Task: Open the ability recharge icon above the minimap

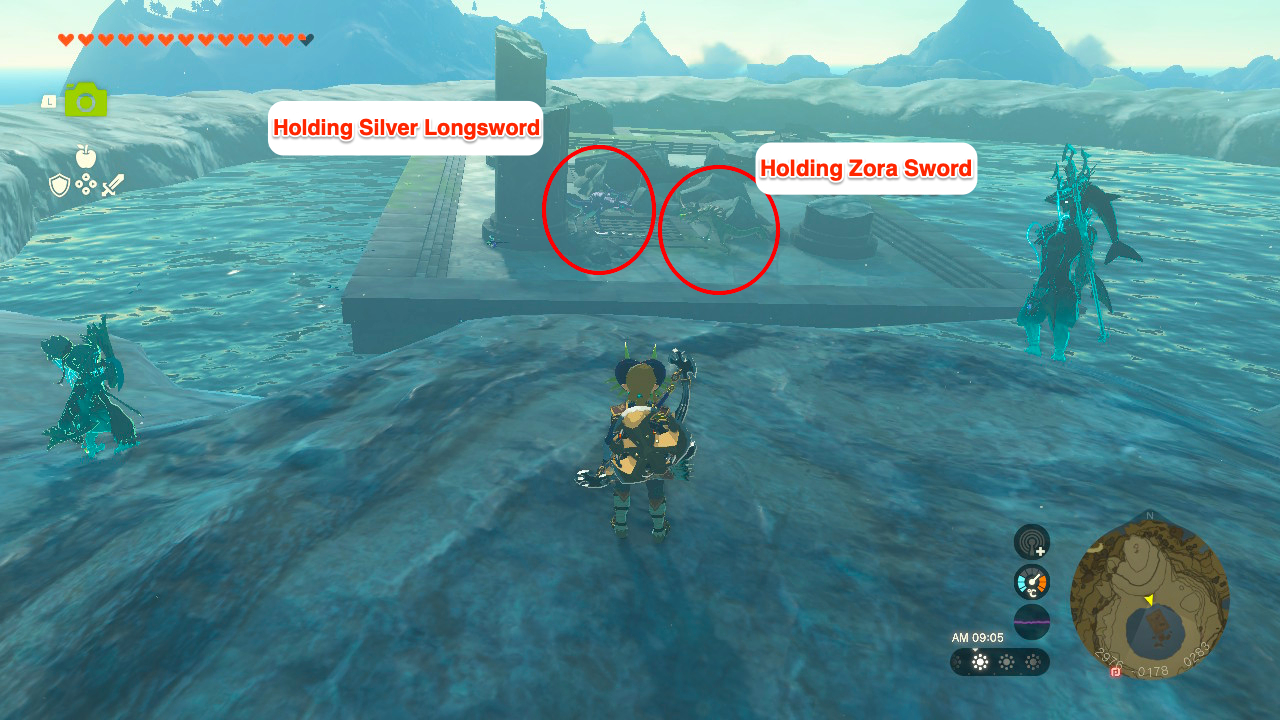Action: tap(1032, 542)
